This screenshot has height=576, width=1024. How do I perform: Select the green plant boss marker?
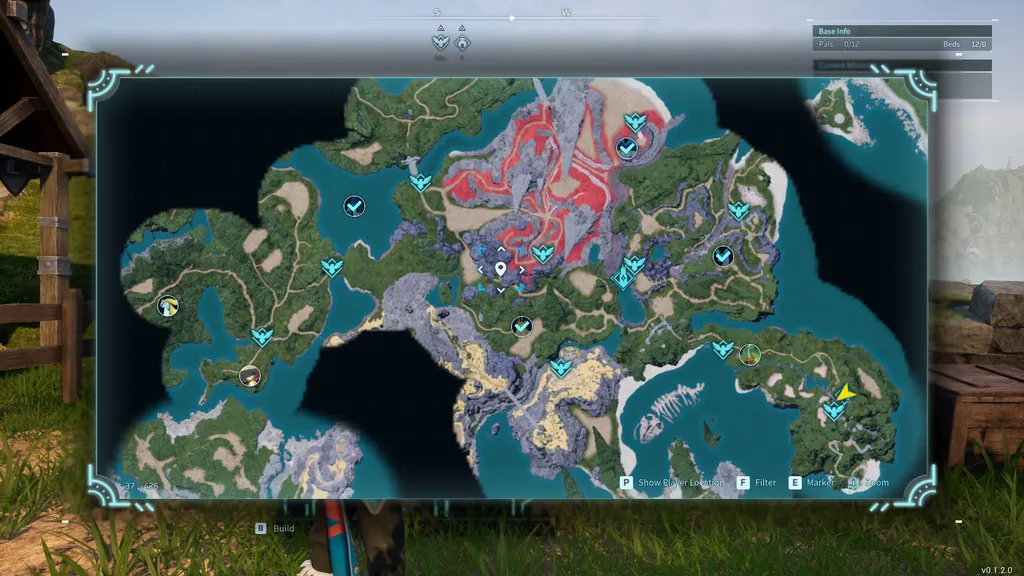click(x=749, y=354)
